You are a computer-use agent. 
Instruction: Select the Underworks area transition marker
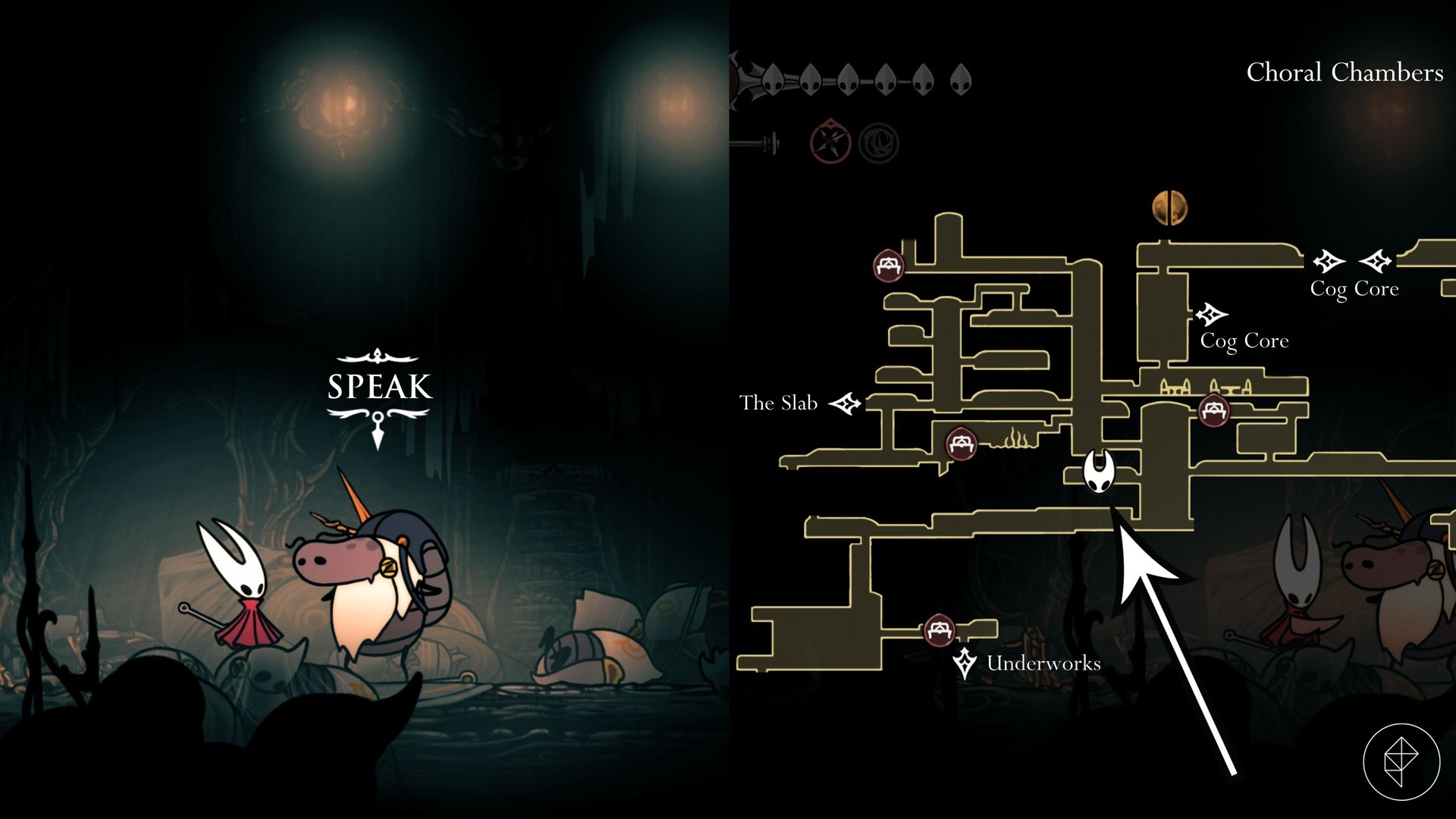coord(964,664)
